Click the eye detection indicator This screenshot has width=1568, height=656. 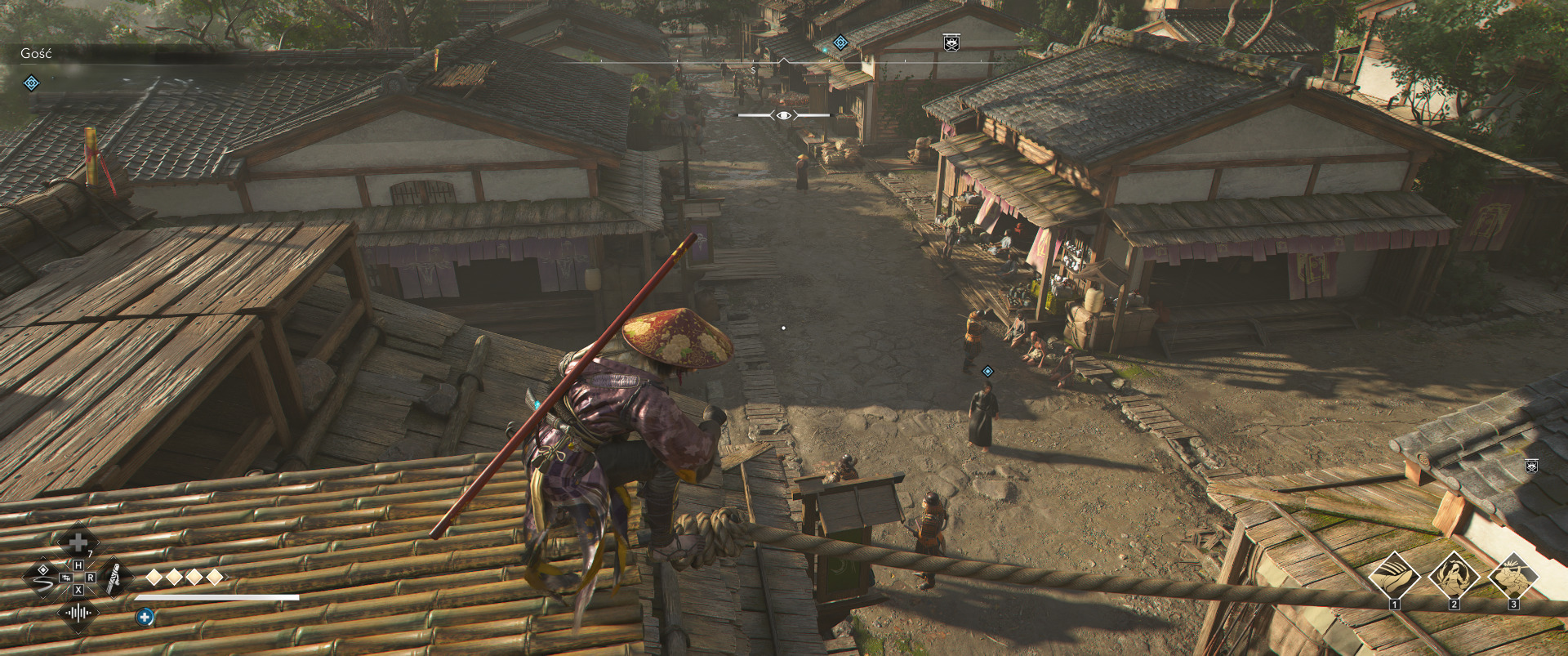(784, 115)
